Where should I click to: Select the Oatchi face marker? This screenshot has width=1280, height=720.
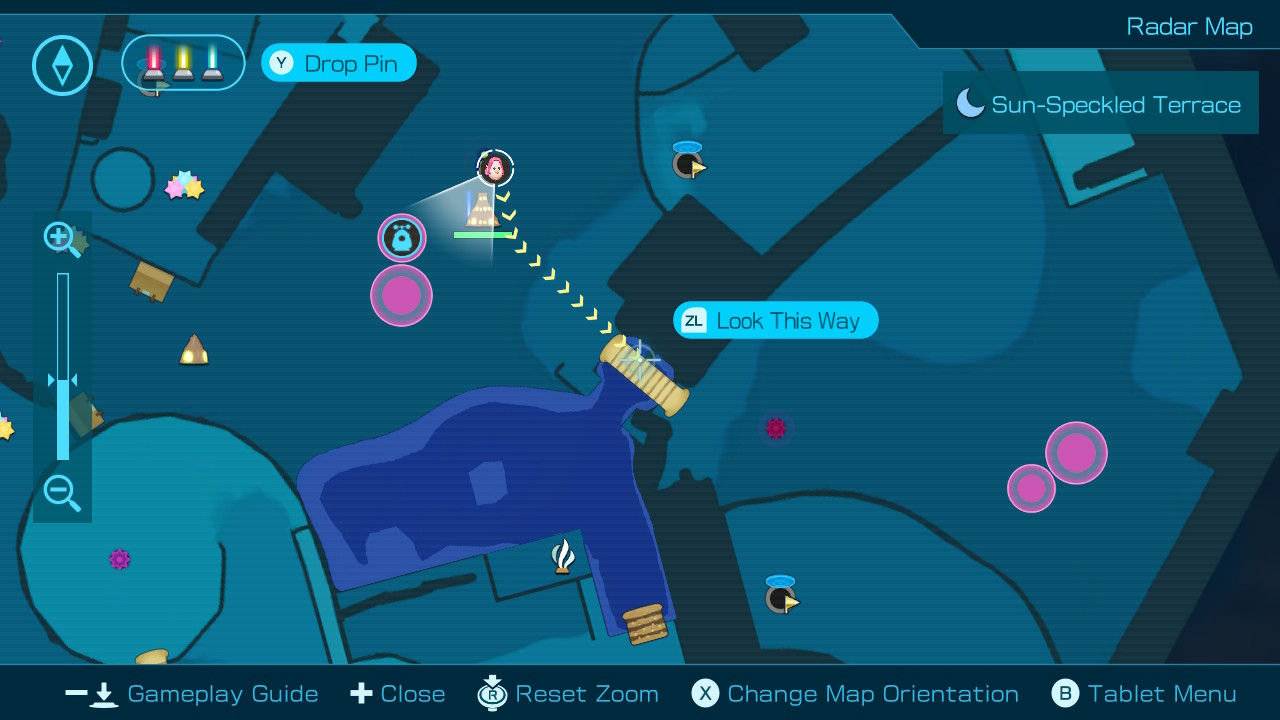point(401,238)
